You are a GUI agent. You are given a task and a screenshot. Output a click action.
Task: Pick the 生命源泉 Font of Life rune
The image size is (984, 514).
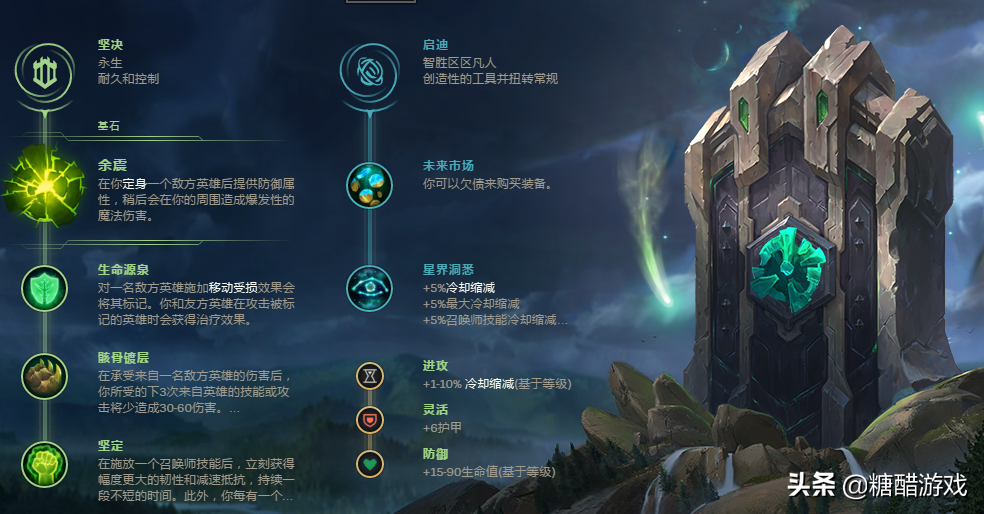[x=44, y=288]
